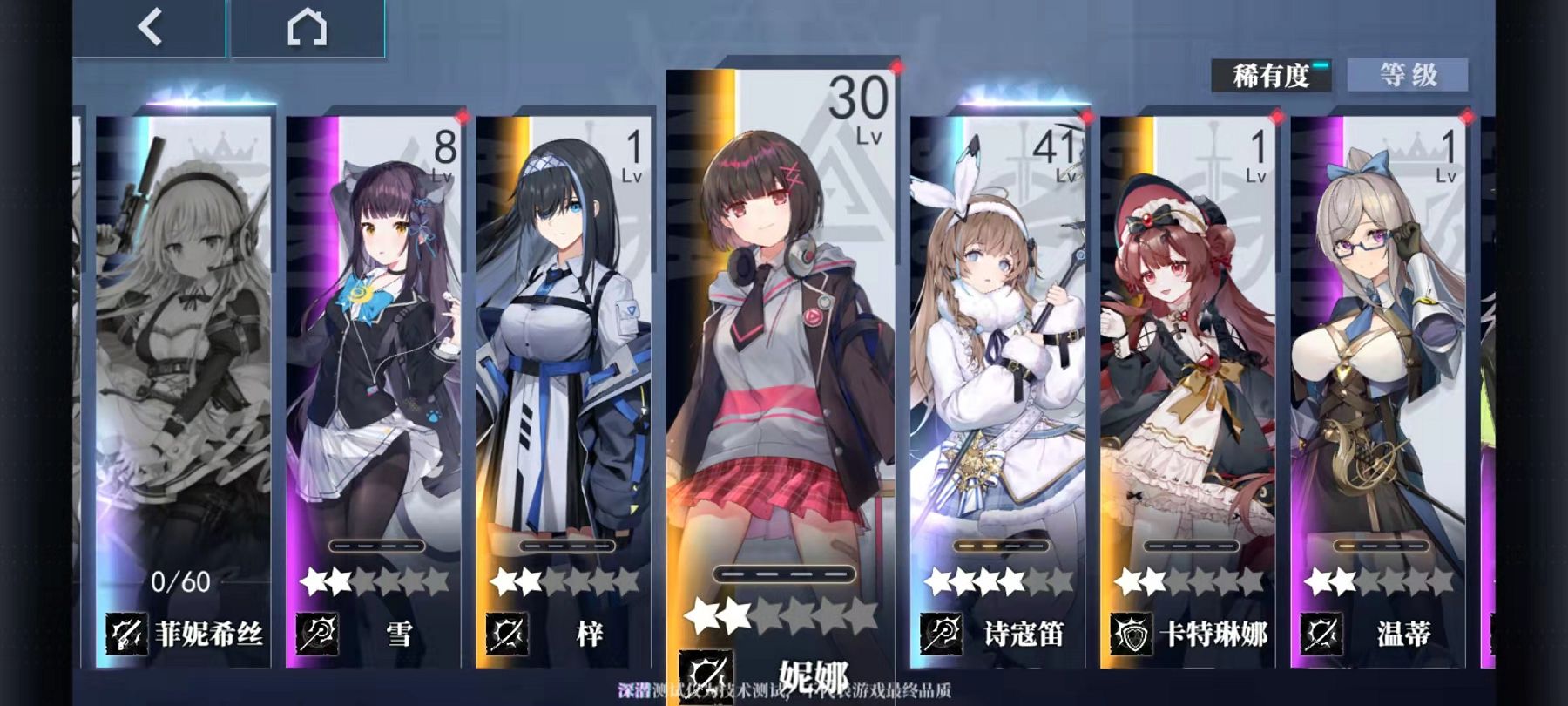Go back with the arrow button
1568x706 pixels.
click(150, 28)
